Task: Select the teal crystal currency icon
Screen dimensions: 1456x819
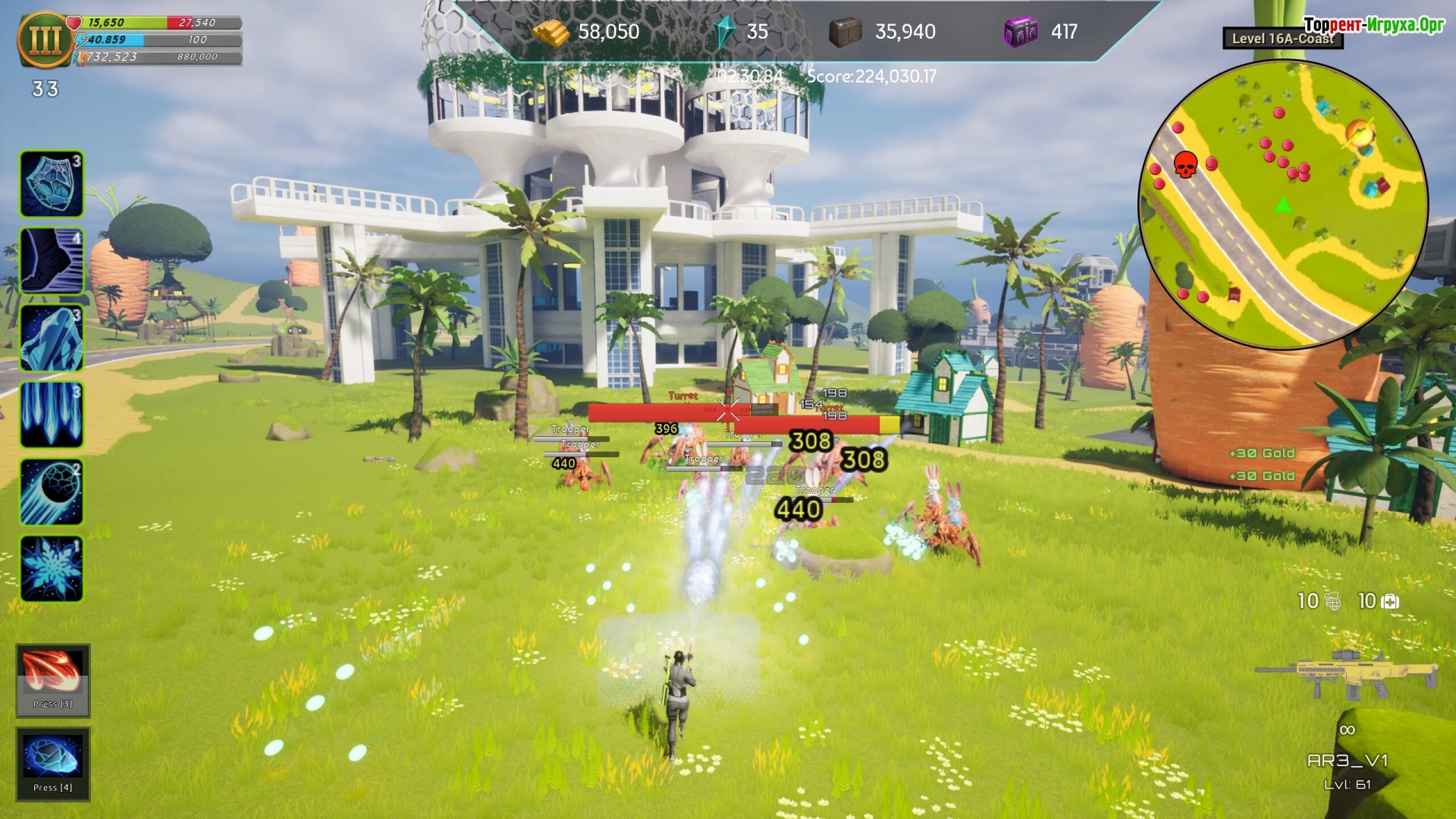Action: [x=725, y=32]
